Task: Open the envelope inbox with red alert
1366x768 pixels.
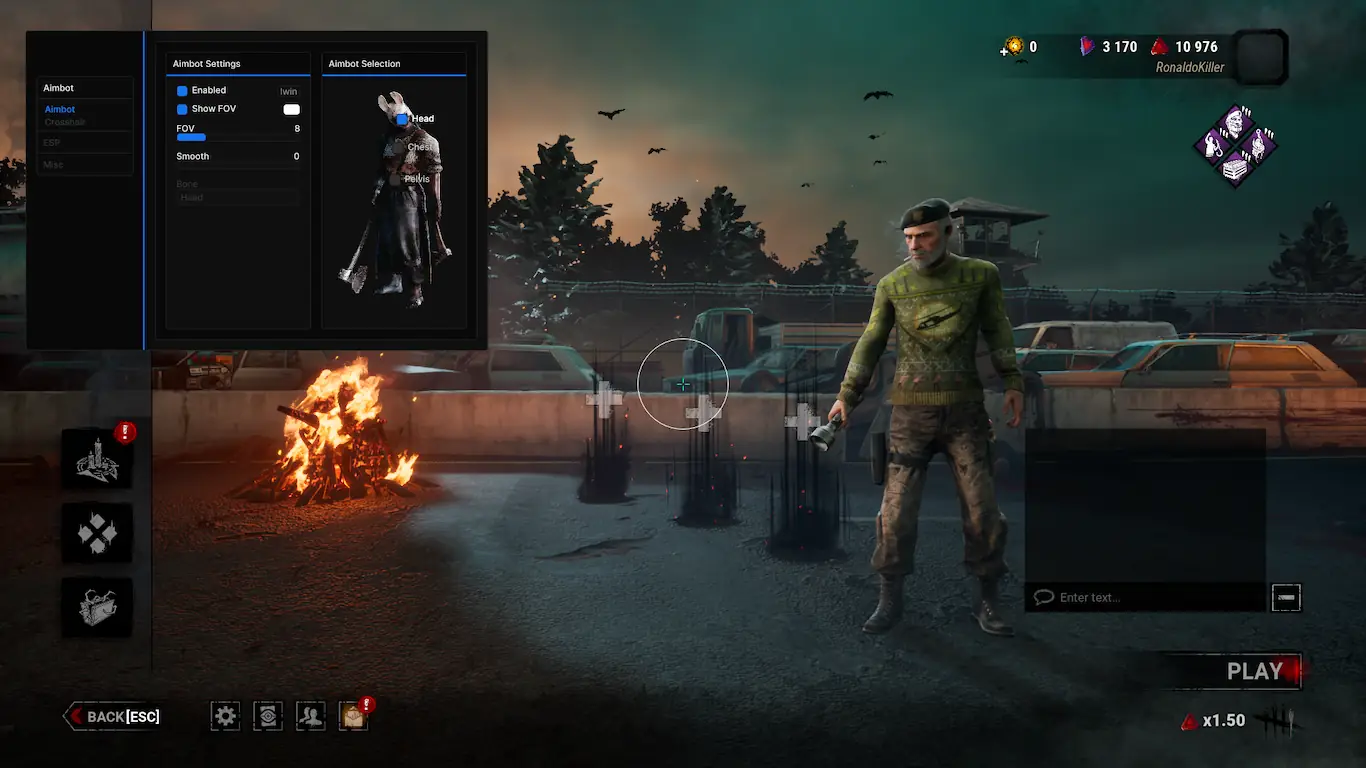Action: click(x=353, y=715)
